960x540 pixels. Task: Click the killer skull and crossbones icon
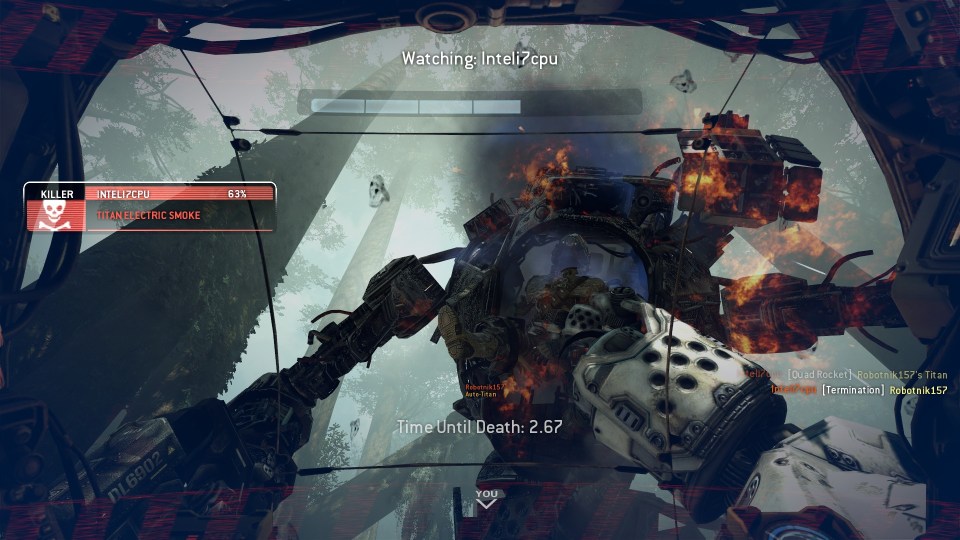coord(50,214)
